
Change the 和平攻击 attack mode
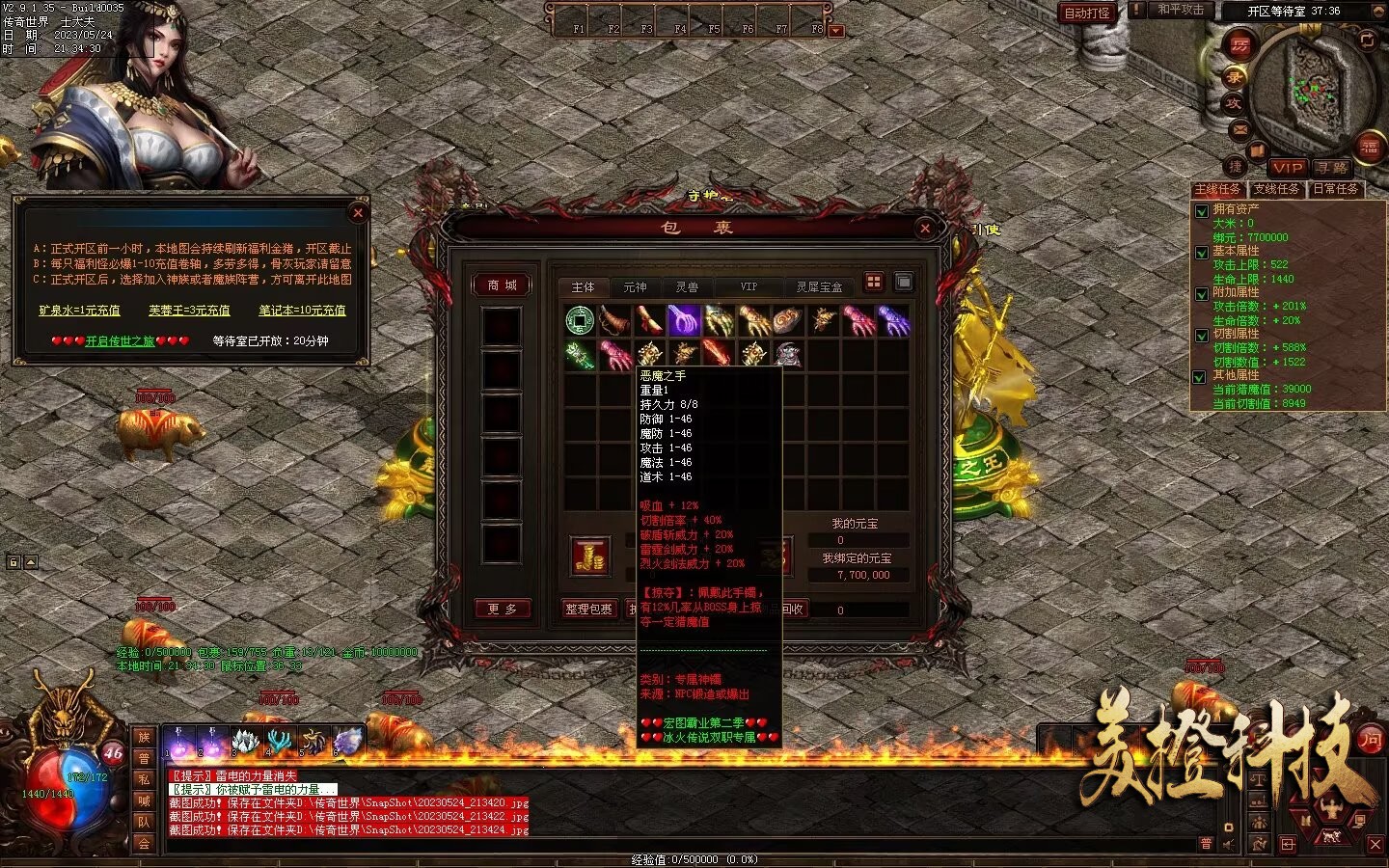(x=1180, y=10)
